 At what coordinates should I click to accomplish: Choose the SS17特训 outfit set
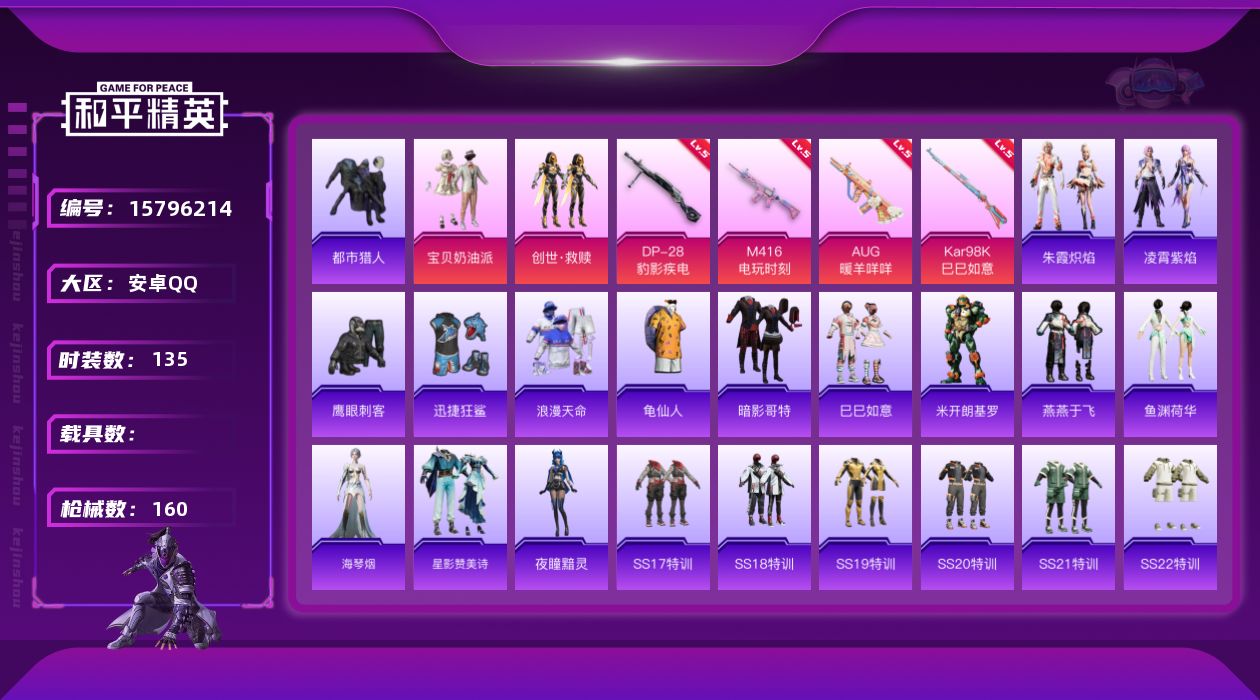(x=663, y=517)
